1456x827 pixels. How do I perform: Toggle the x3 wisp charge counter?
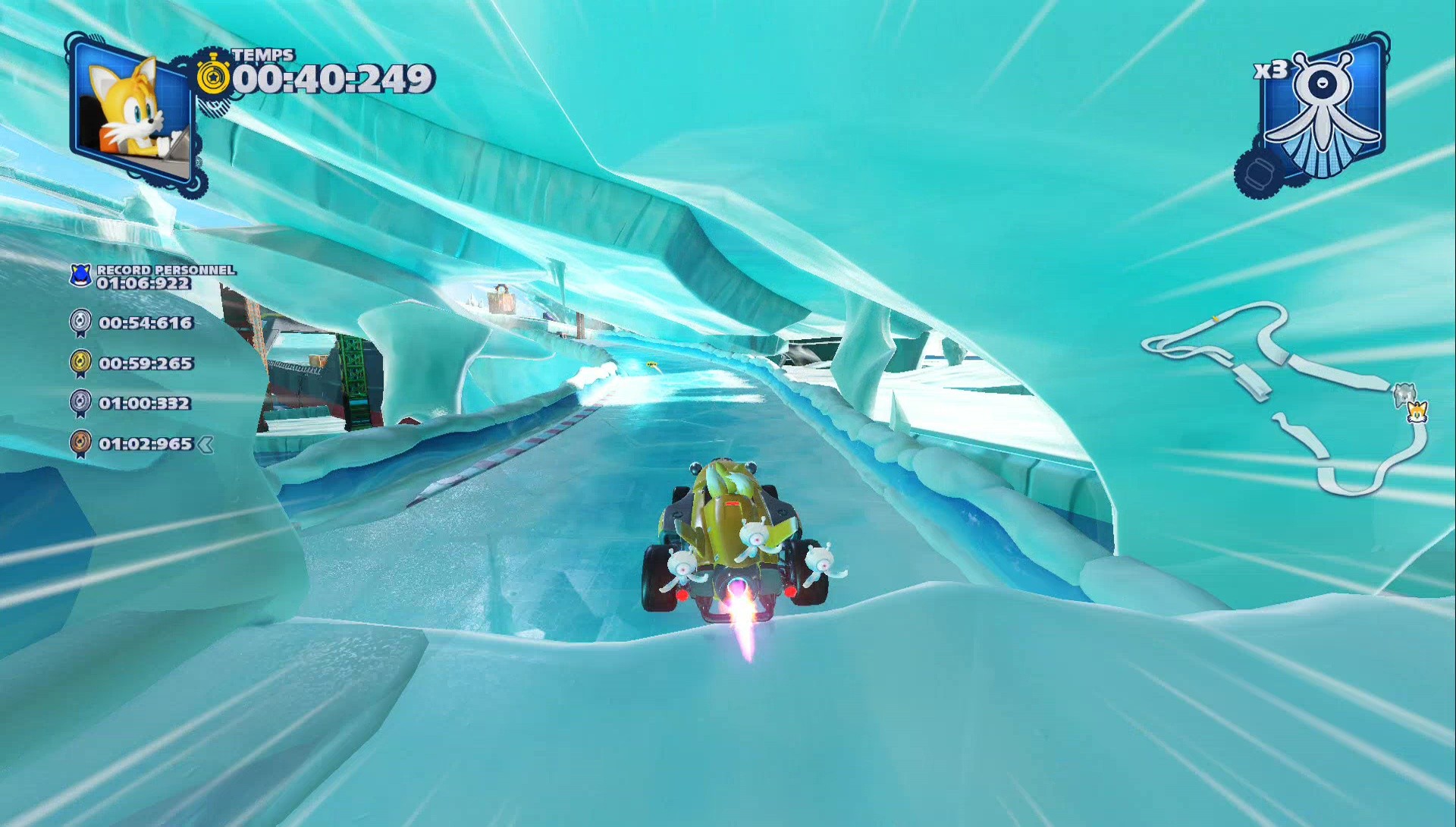click(x=1272, y=70)
